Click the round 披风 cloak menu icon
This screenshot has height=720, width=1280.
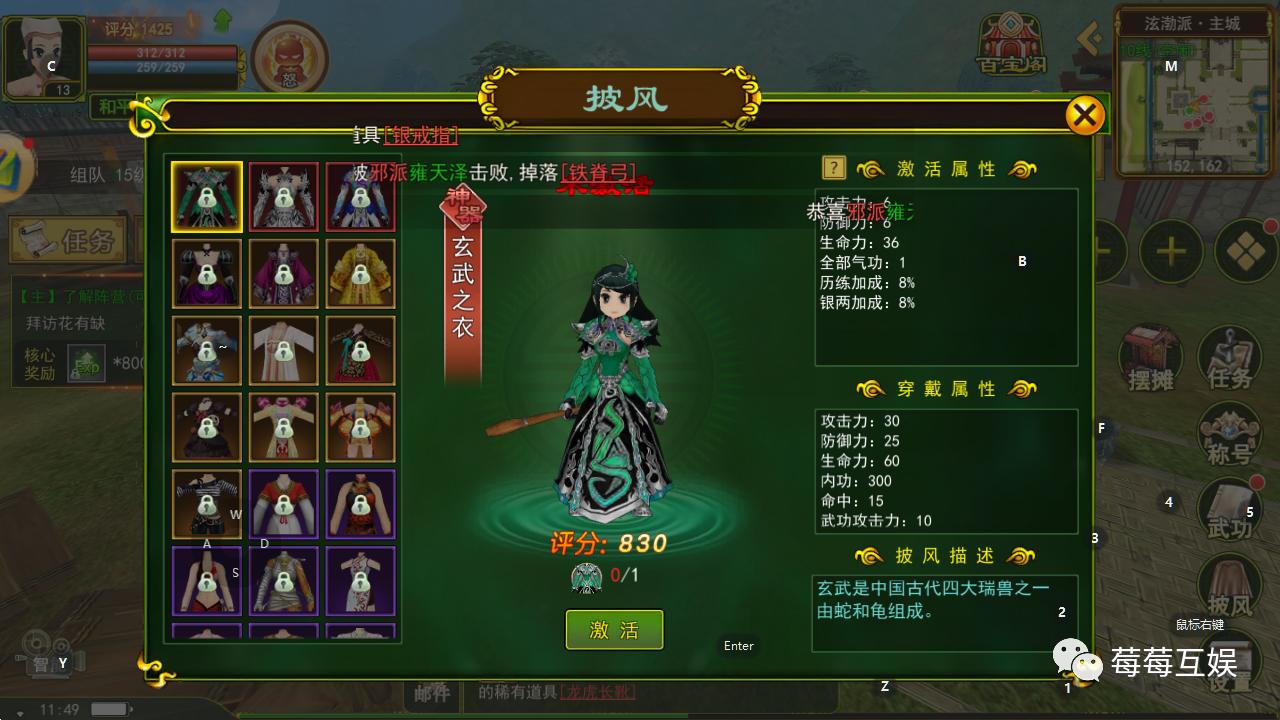coord(1229,587)
